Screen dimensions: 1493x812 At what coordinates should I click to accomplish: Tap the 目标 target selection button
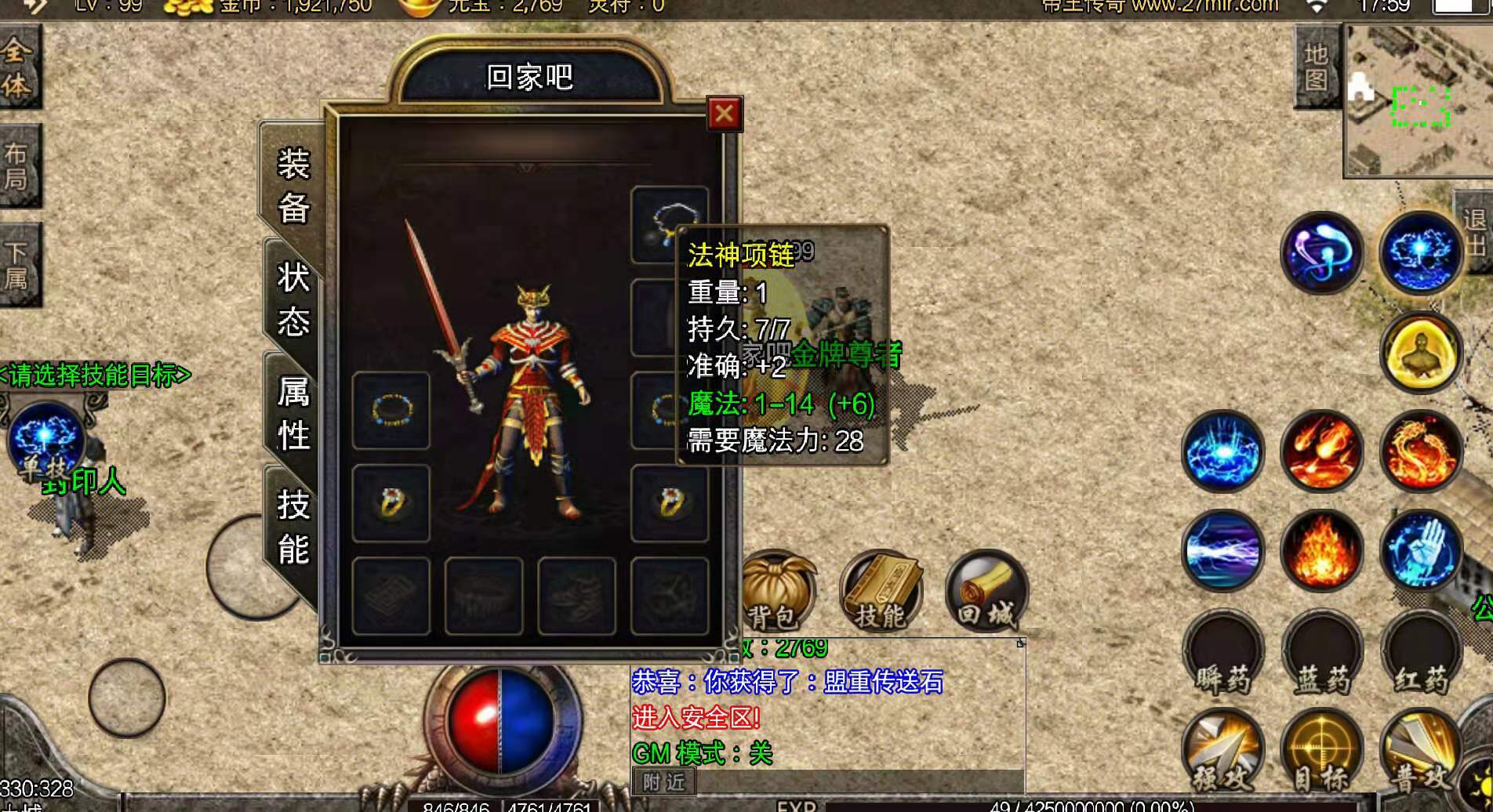[1322, 752]
